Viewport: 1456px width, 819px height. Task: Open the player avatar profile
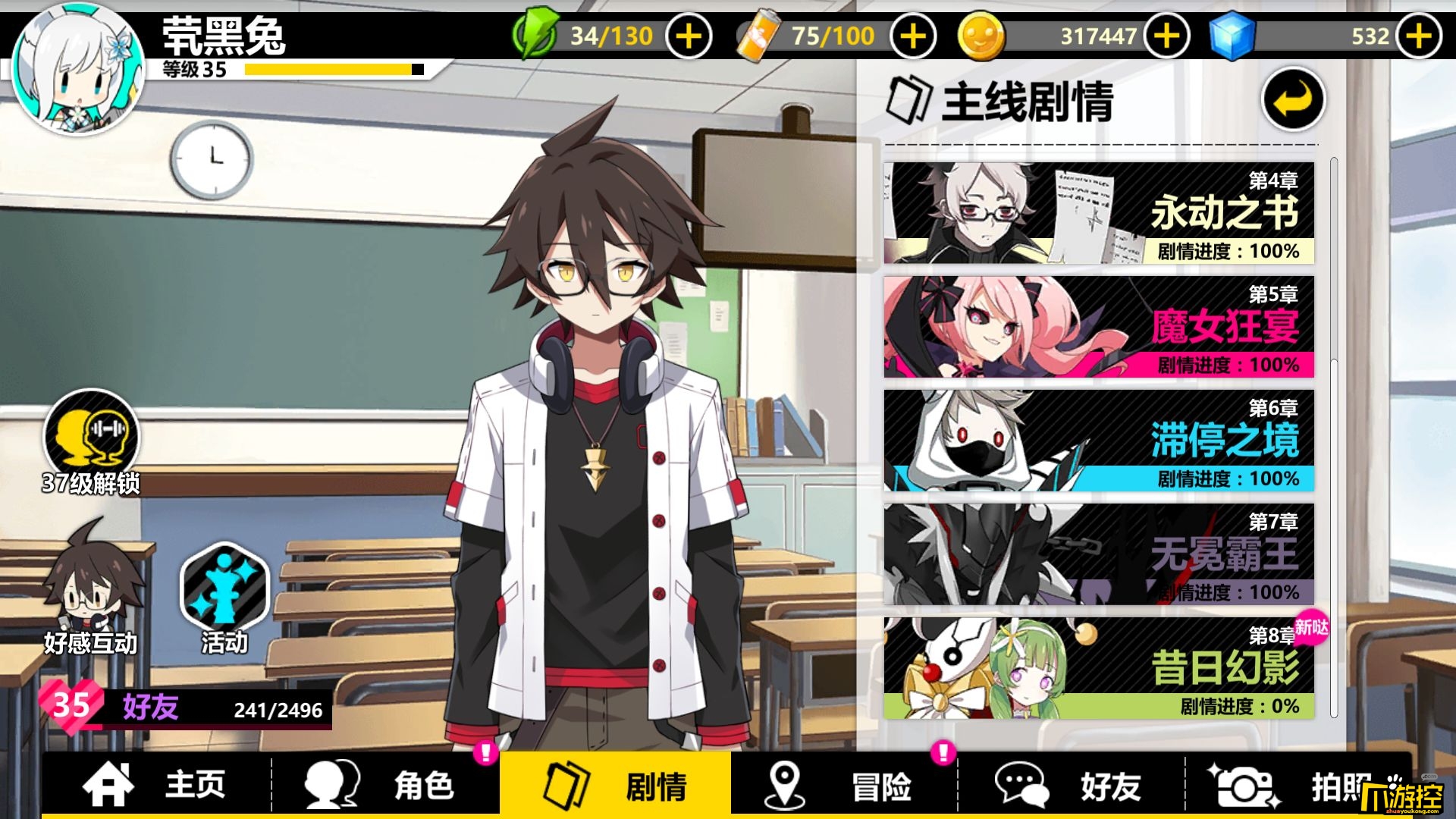coord(78,67)
